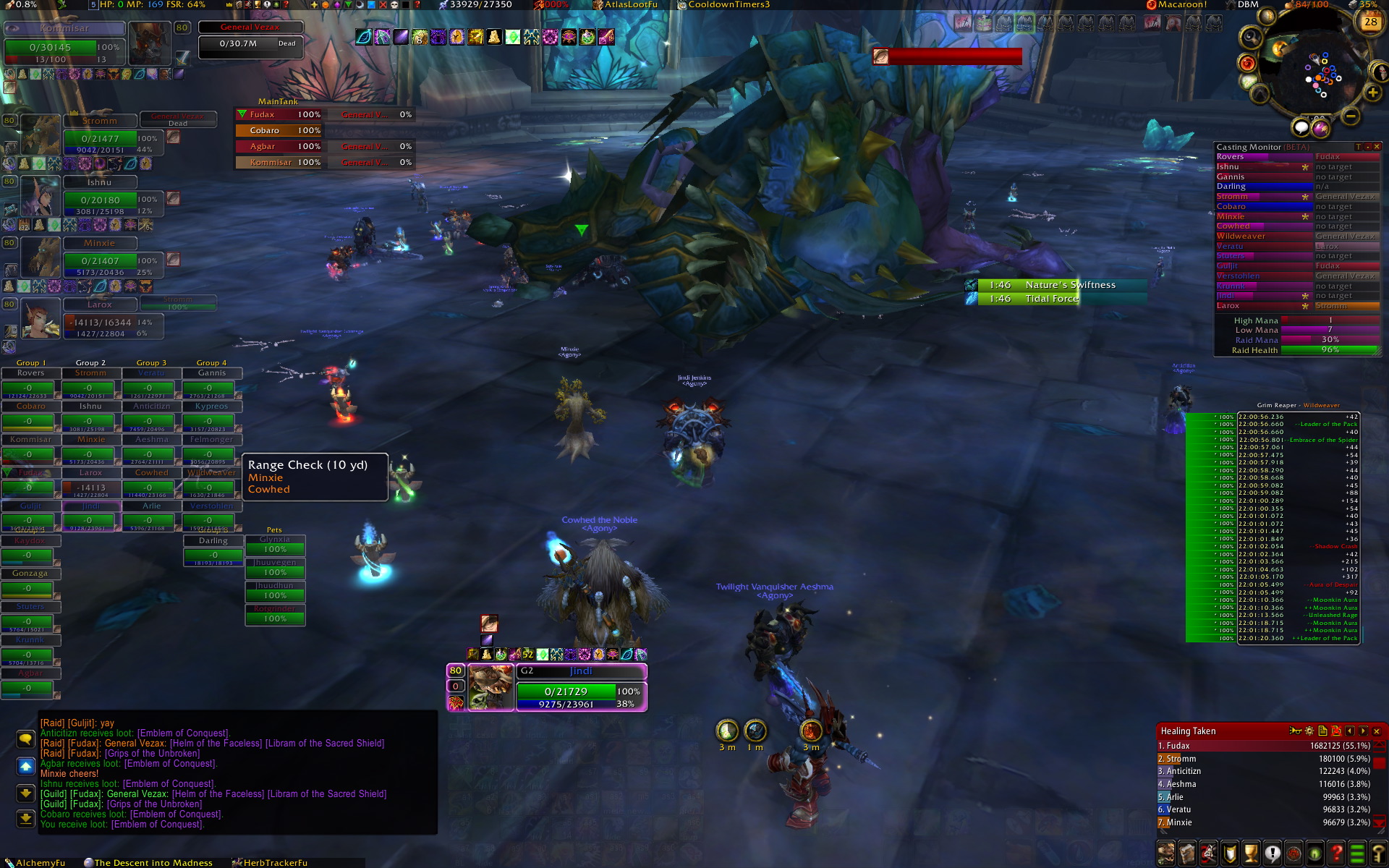Close the Casting Monitor panel
This screenshot has width=1389, height=868.
(x=1377, y=147)
